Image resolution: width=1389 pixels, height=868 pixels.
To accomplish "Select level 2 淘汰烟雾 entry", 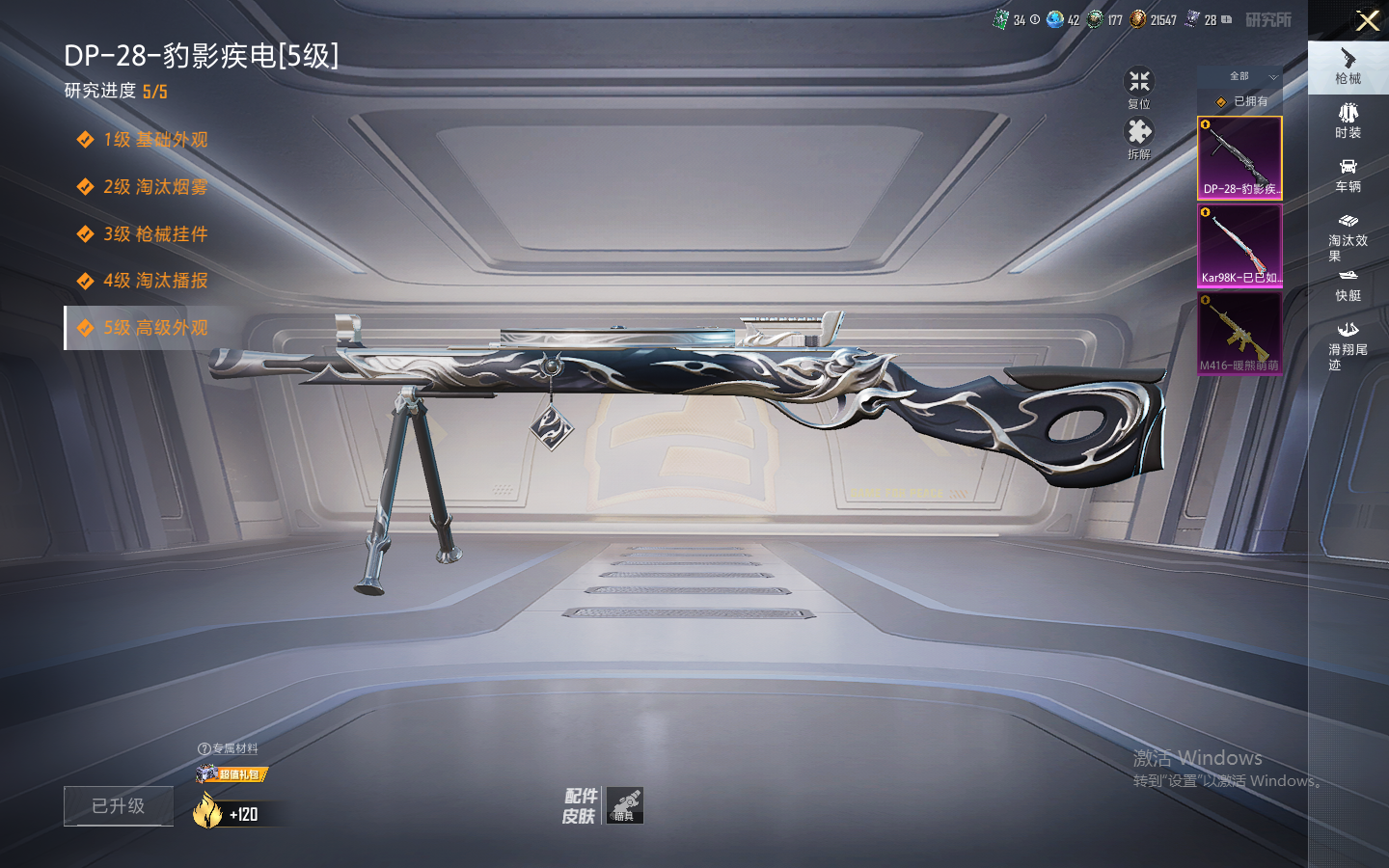I will [154, 187].
